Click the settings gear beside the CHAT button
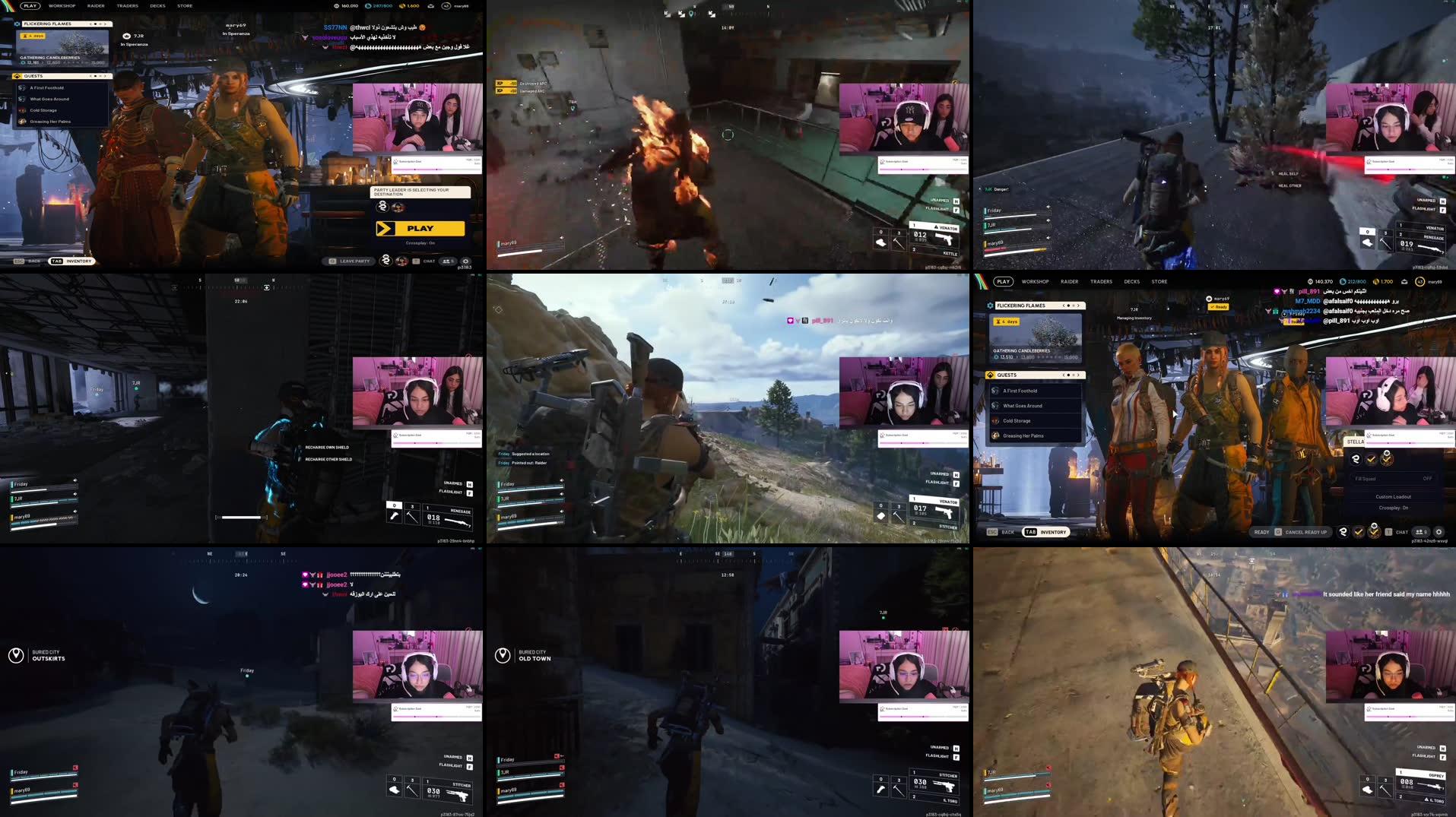Screen dimensions: 1456x817 1439,532
